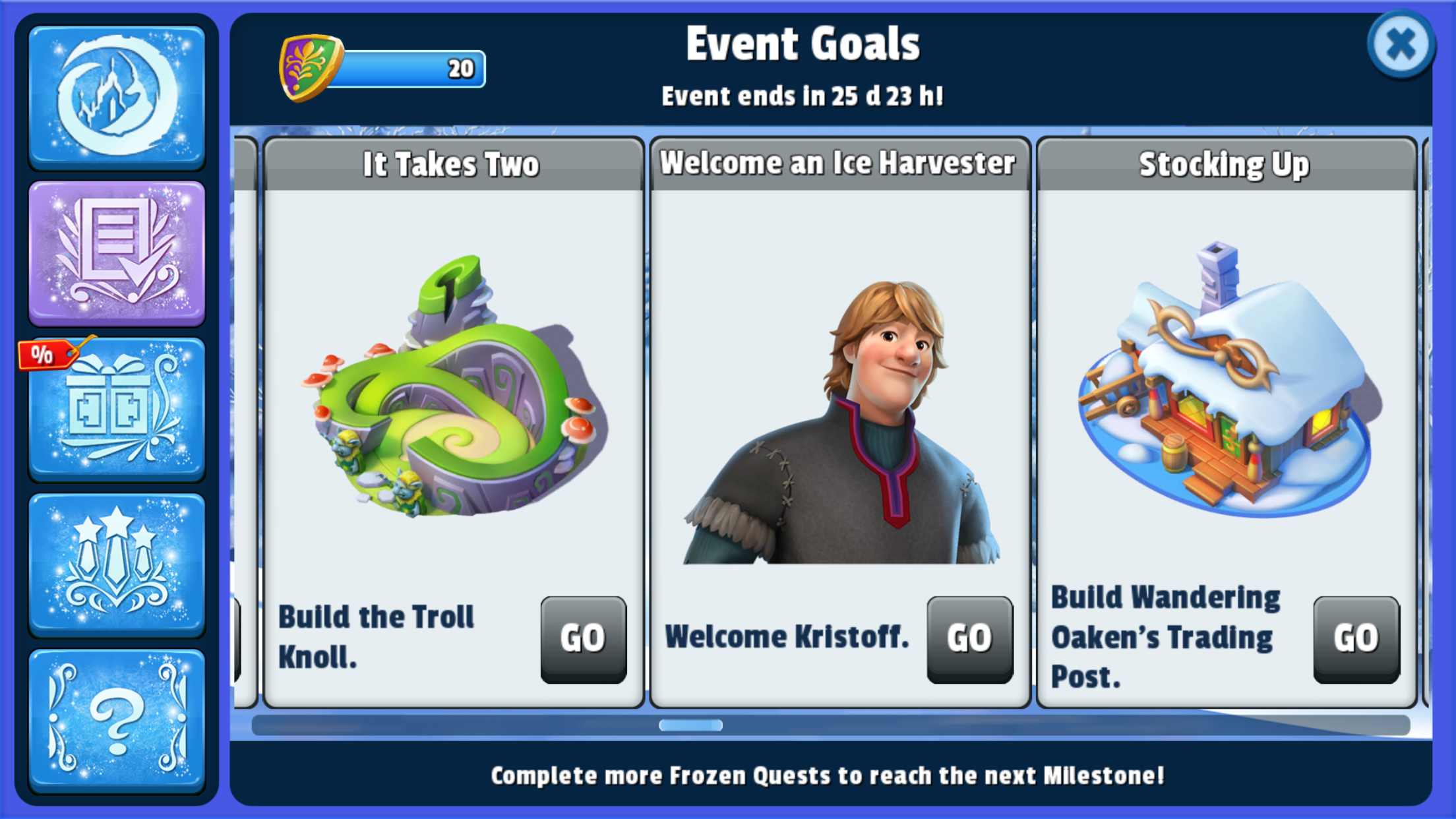Click the horizontal goals scrollbar handle

pyautogui.click(x=690, y=725)
